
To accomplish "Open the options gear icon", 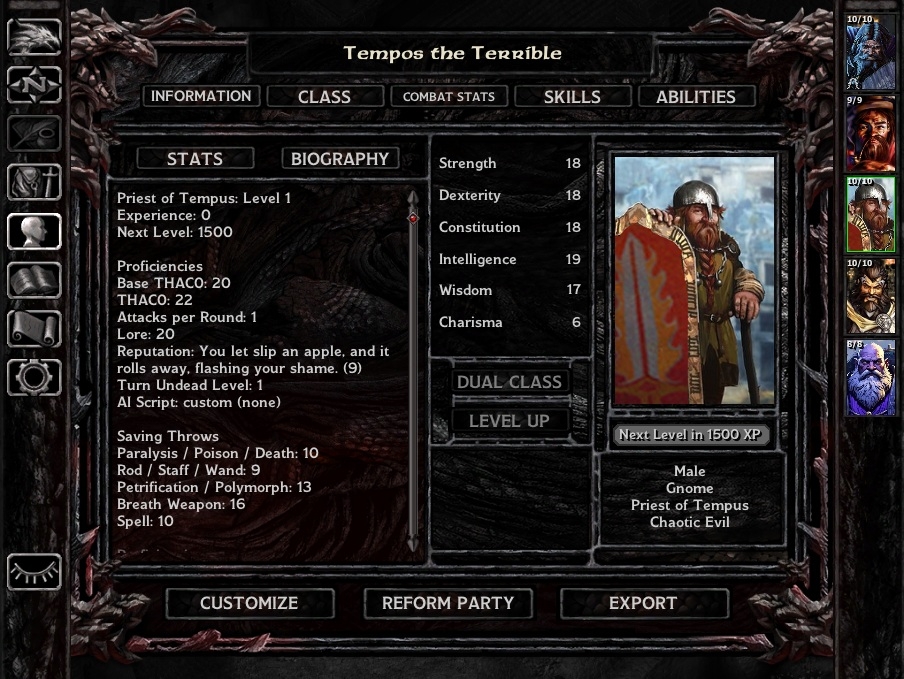I will point(34,377).
